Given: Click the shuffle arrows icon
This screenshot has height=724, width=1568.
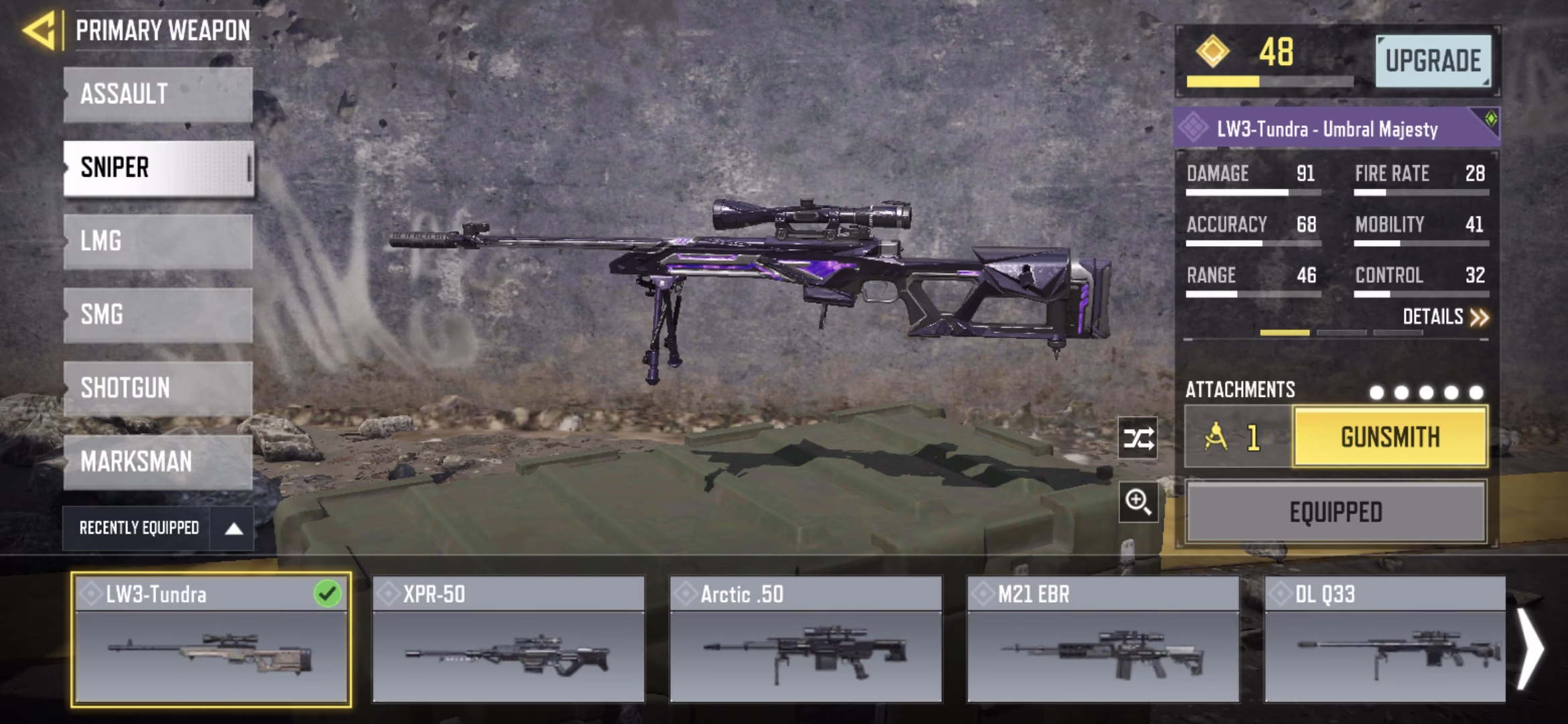Looking at the screenshot, I should click(1138, 438).
